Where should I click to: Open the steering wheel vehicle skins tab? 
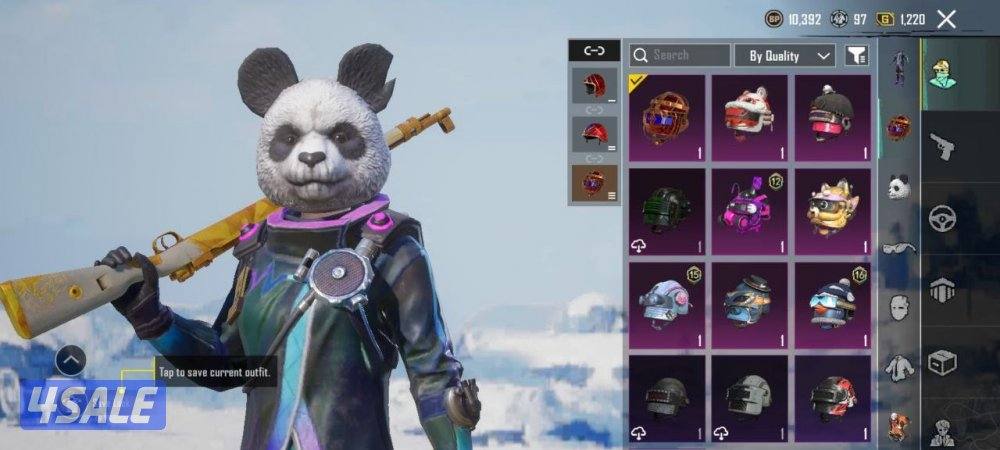[942, 218]
